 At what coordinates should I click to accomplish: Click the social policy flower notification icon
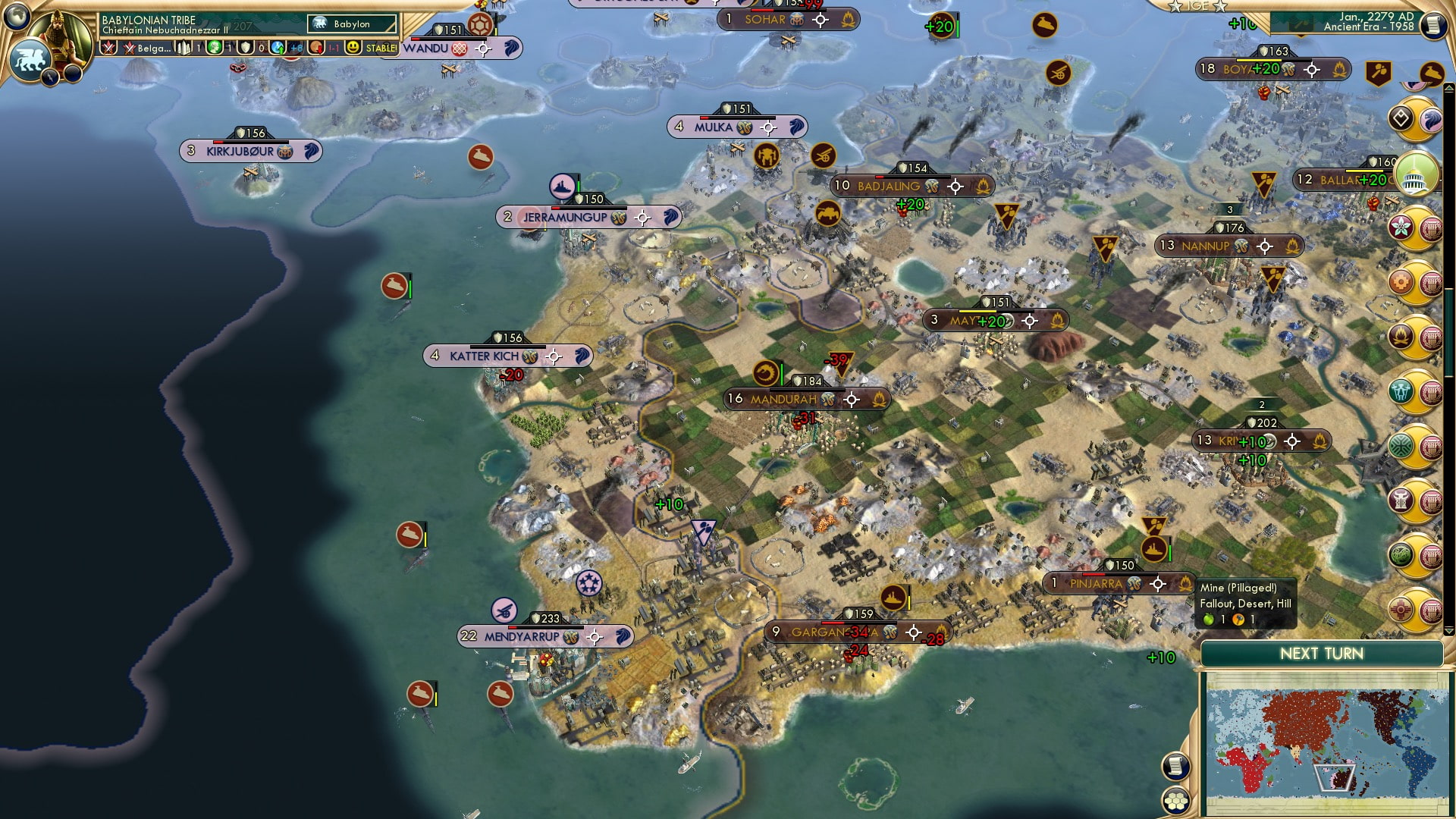coord(1401,225)
